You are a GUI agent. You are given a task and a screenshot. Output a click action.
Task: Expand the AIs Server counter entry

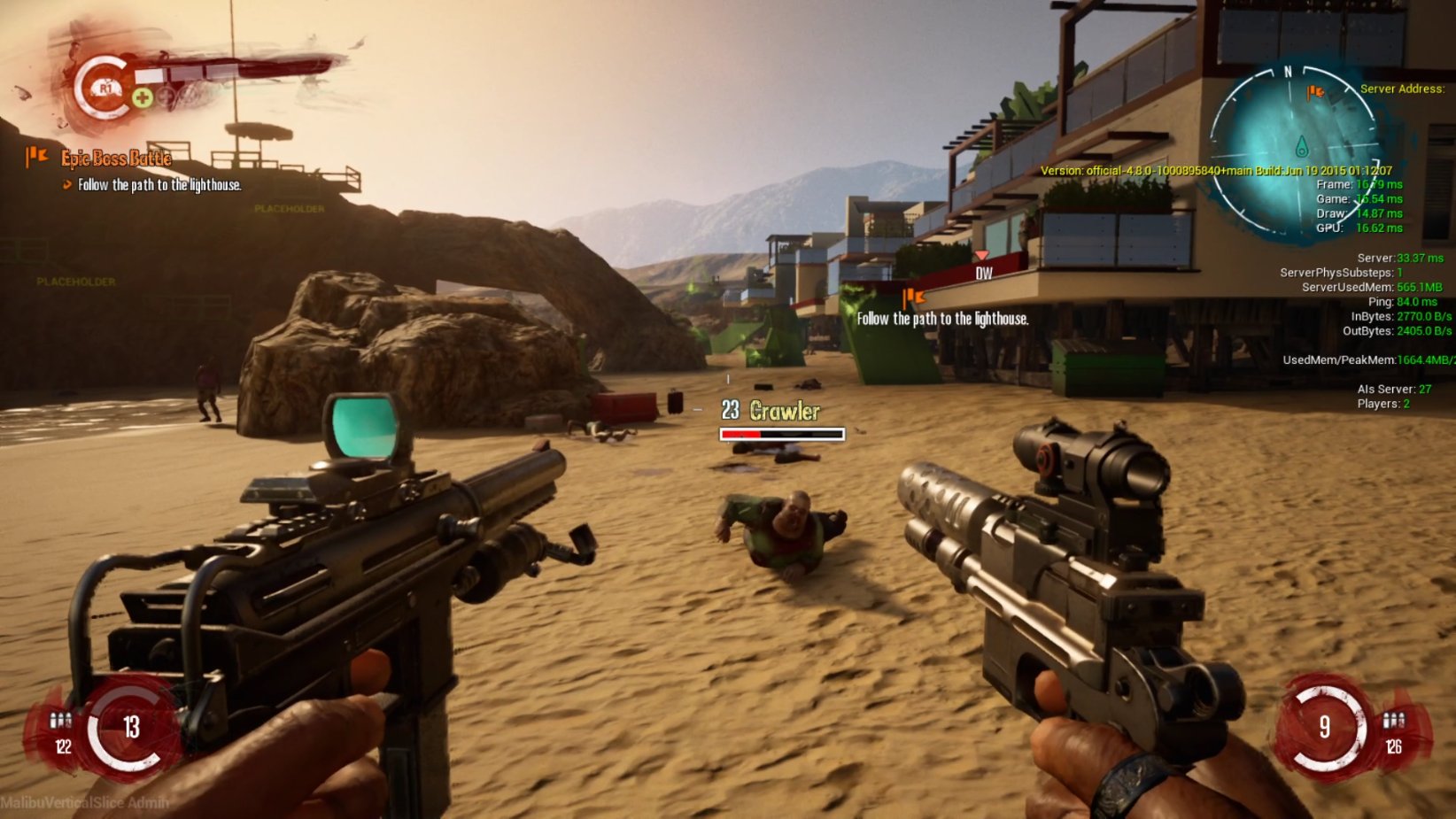(1395, 389)
